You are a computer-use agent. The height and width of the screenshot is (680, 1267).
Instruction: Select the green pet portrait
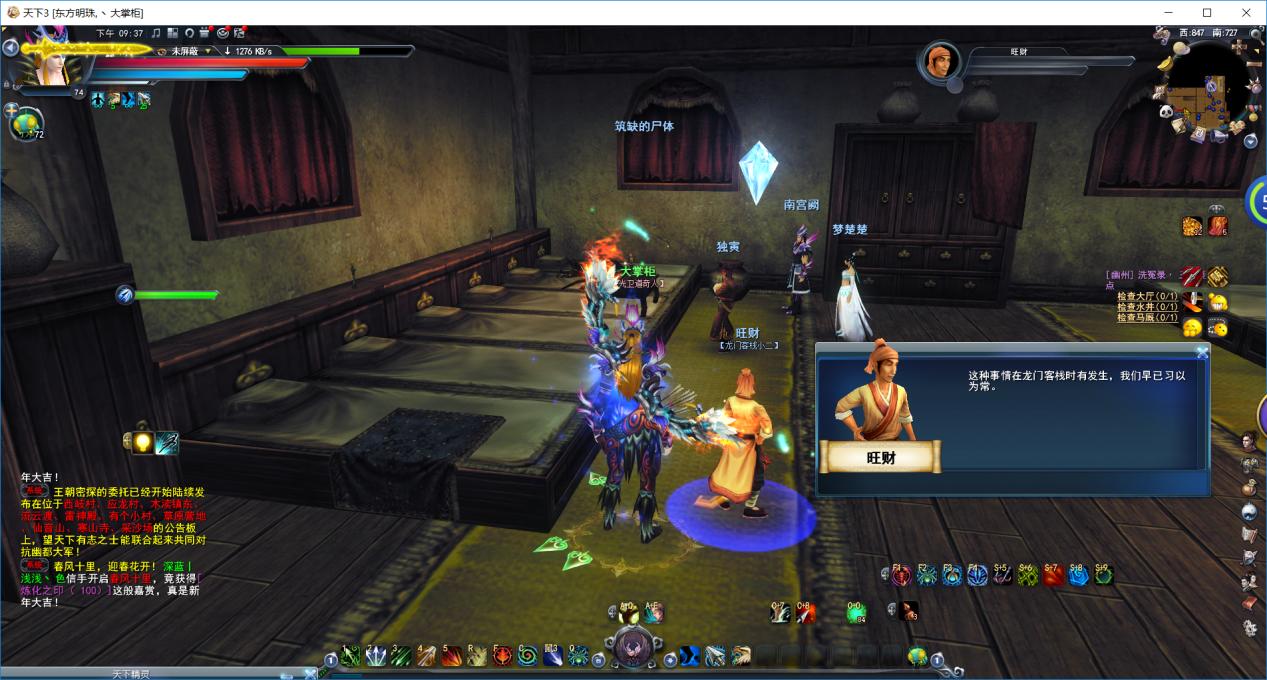[x=25, y=124]
